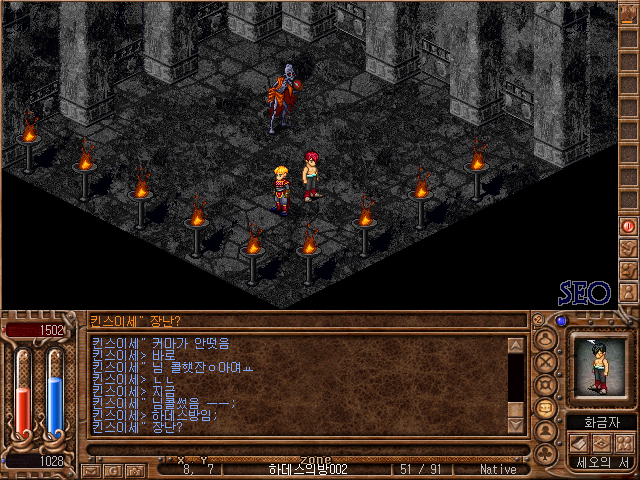640x480 pixels.
Task: Click the square target round button
Action: click(x=546, y=385)
